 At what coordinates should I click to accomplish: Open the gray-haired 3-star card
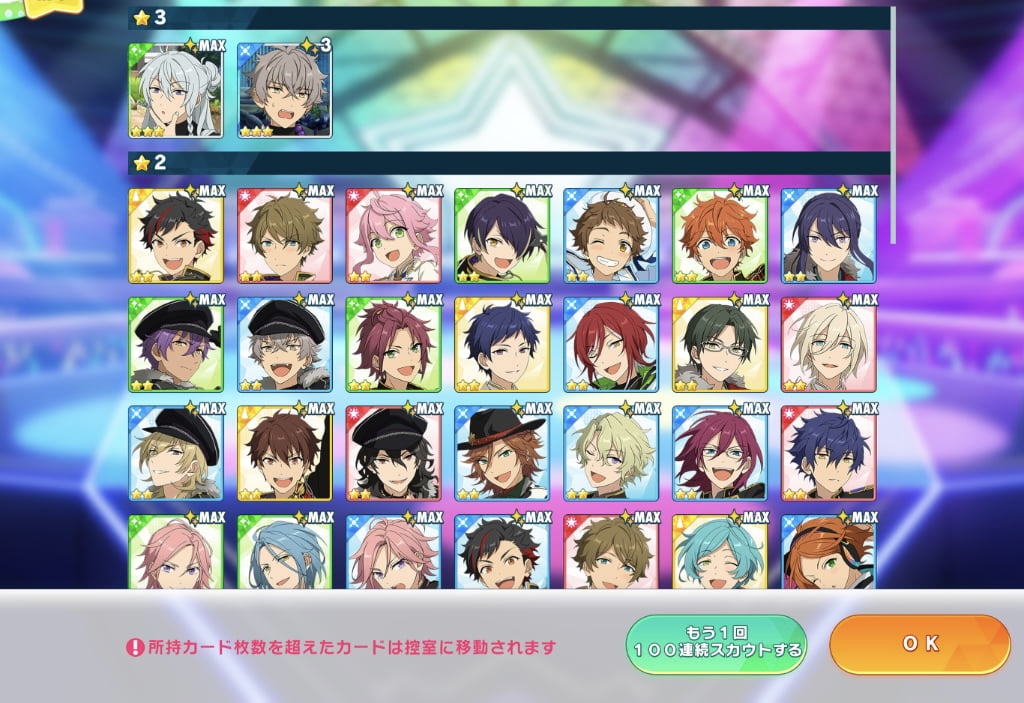click(x=285, y=90)
